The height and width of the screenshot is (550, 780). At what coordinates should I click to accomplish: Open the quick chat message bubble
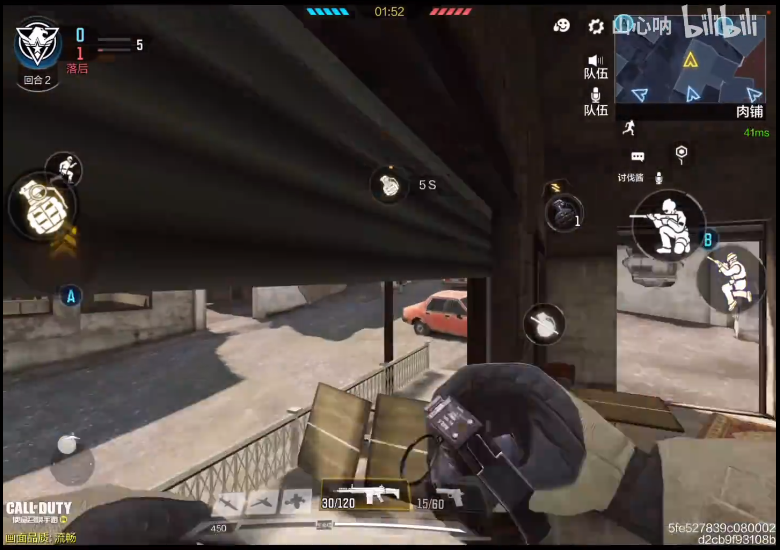tap(637, 157)
